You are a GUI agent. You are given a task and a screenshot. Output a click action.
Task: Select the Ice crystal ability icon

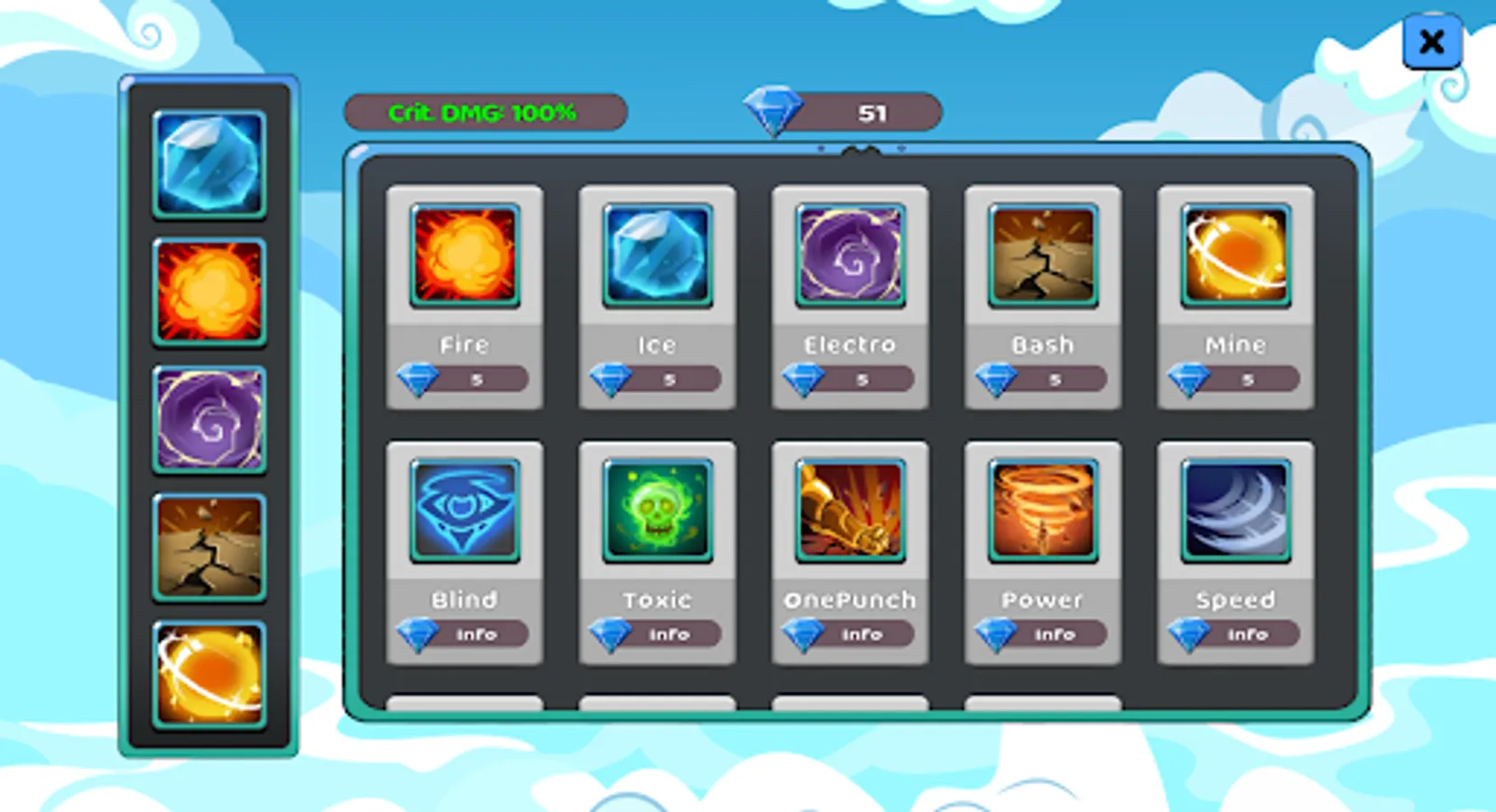coord(657,259)
